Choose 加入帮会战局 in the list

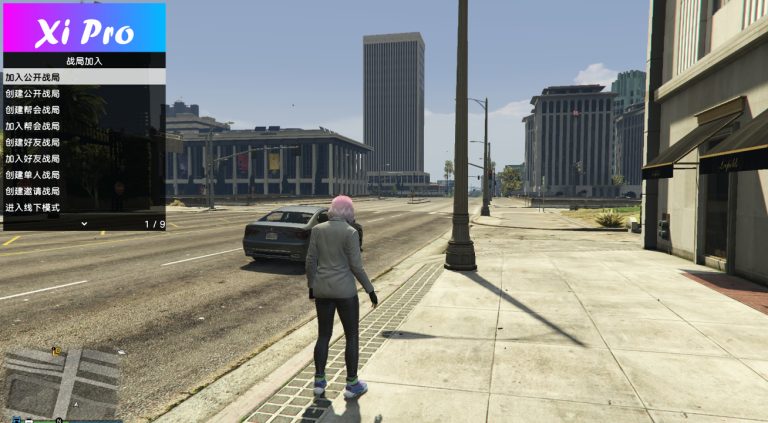[x=83, y=126]
